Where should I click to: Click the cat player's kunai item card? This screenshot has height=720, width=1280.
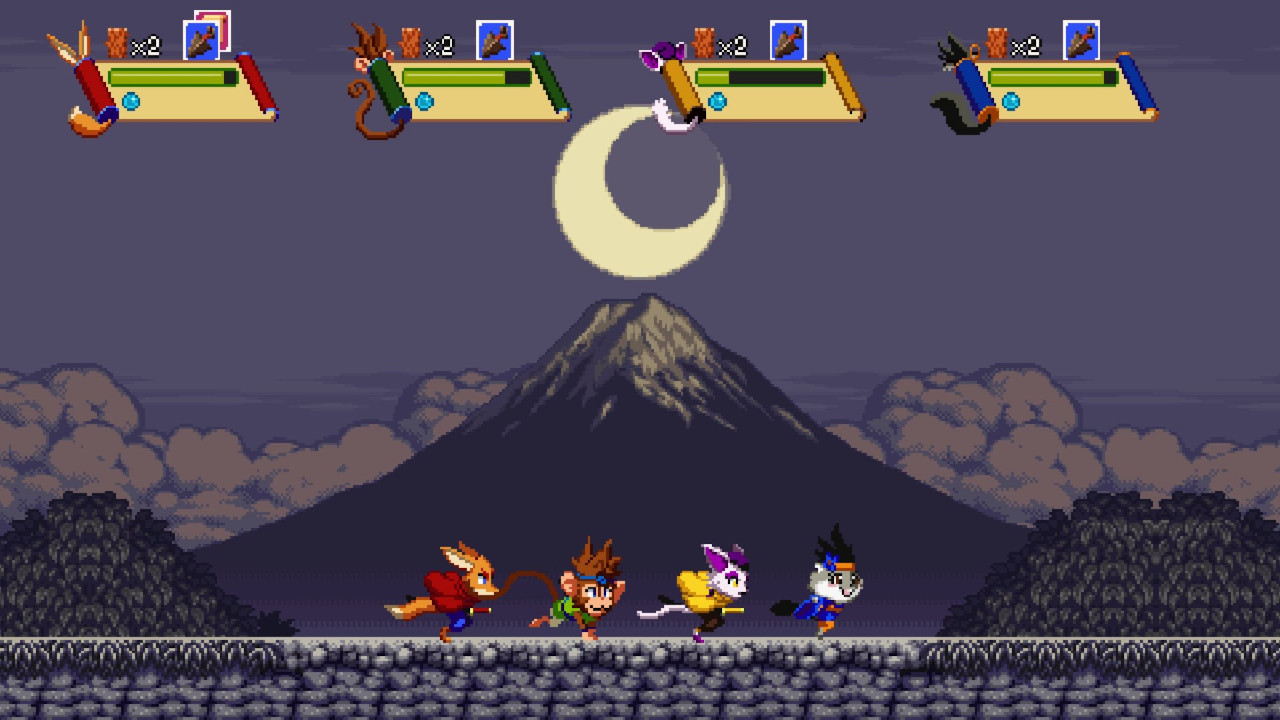pyautogui.click(x=788, y=41)
